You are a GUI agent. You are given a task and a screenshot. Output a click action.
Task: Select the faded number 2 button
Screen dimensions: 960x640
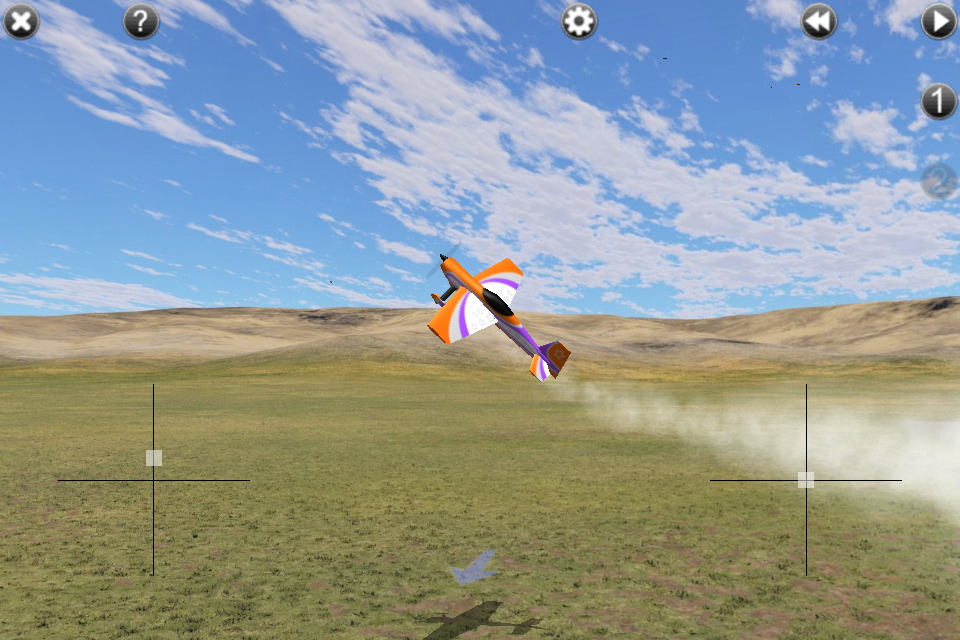(x=939, y=181)
